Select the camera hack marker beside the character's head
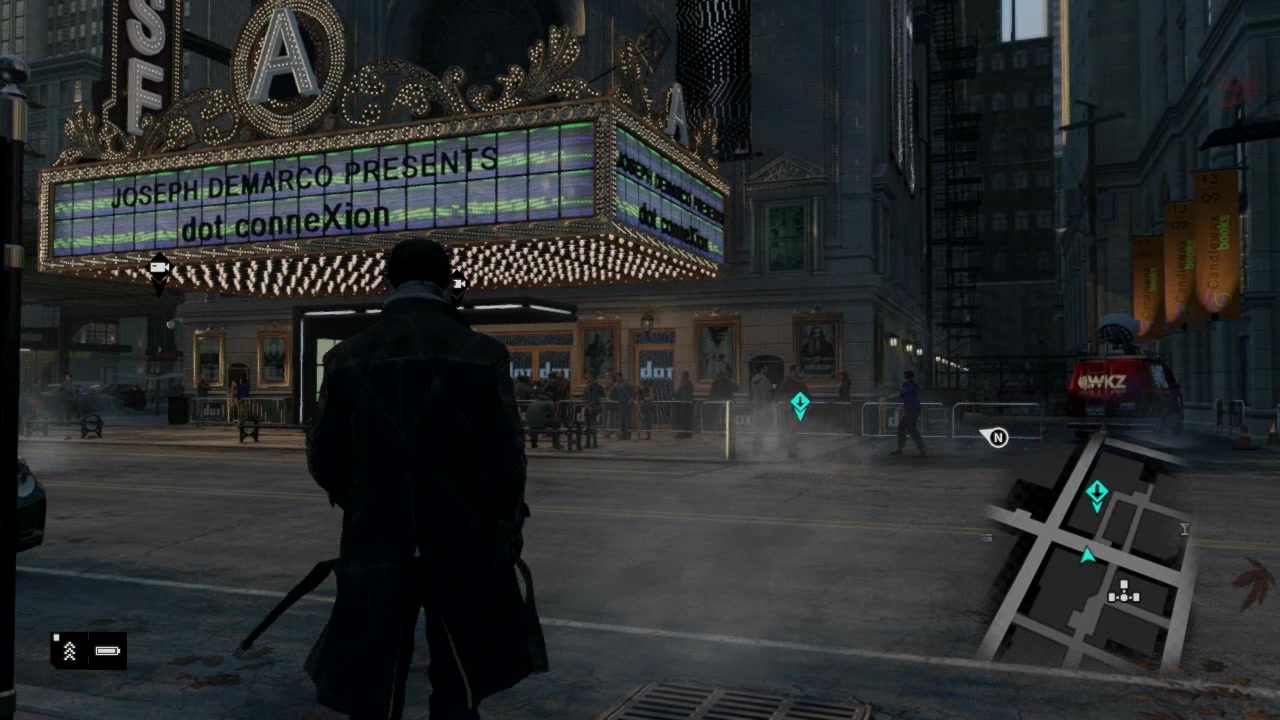The width and height of the screenshot is (1280, 720). click(458, 284)
